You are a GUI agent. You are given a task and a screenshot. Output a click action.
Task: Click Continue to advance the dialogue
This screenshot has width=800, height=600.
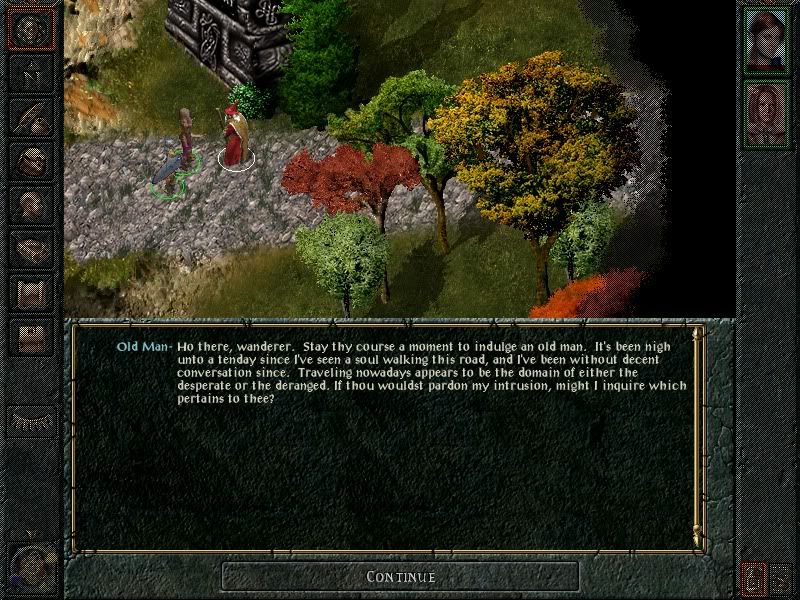400,576
